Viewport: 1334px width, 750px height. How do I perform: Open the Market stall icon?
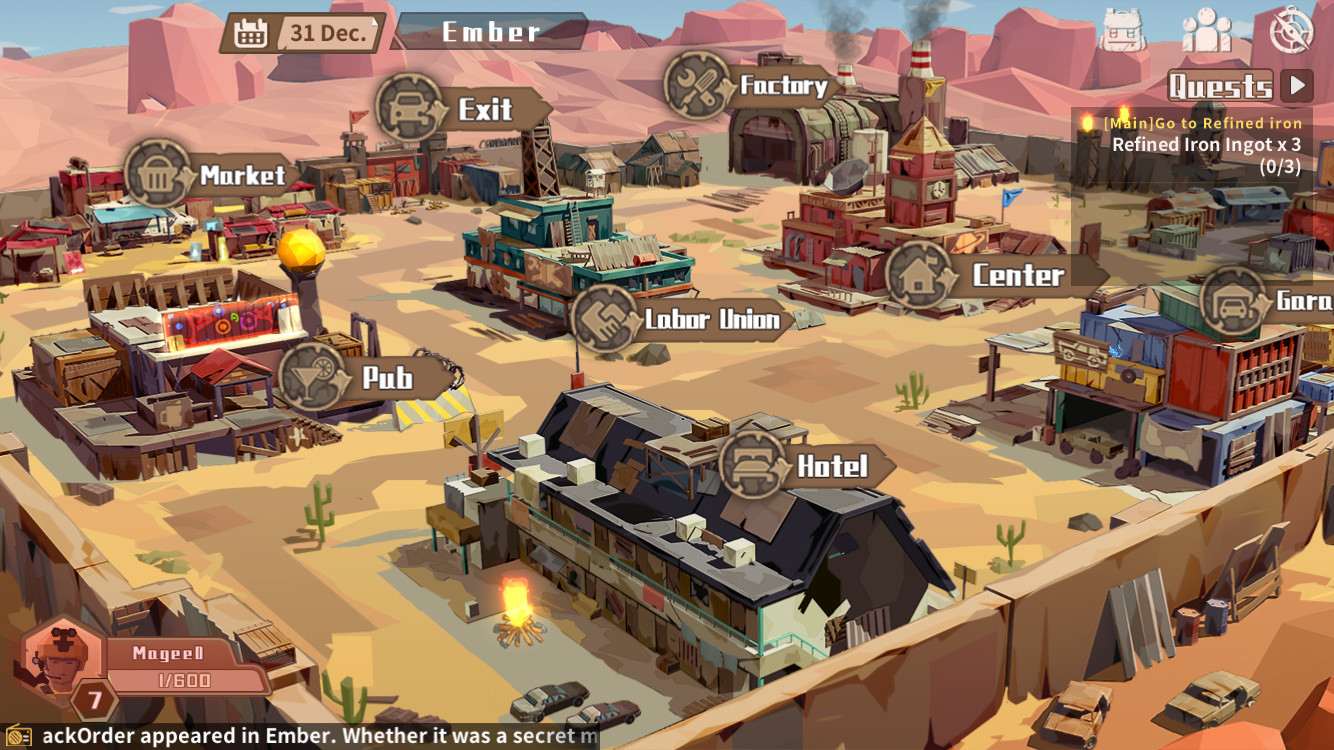tap(156, 174)
